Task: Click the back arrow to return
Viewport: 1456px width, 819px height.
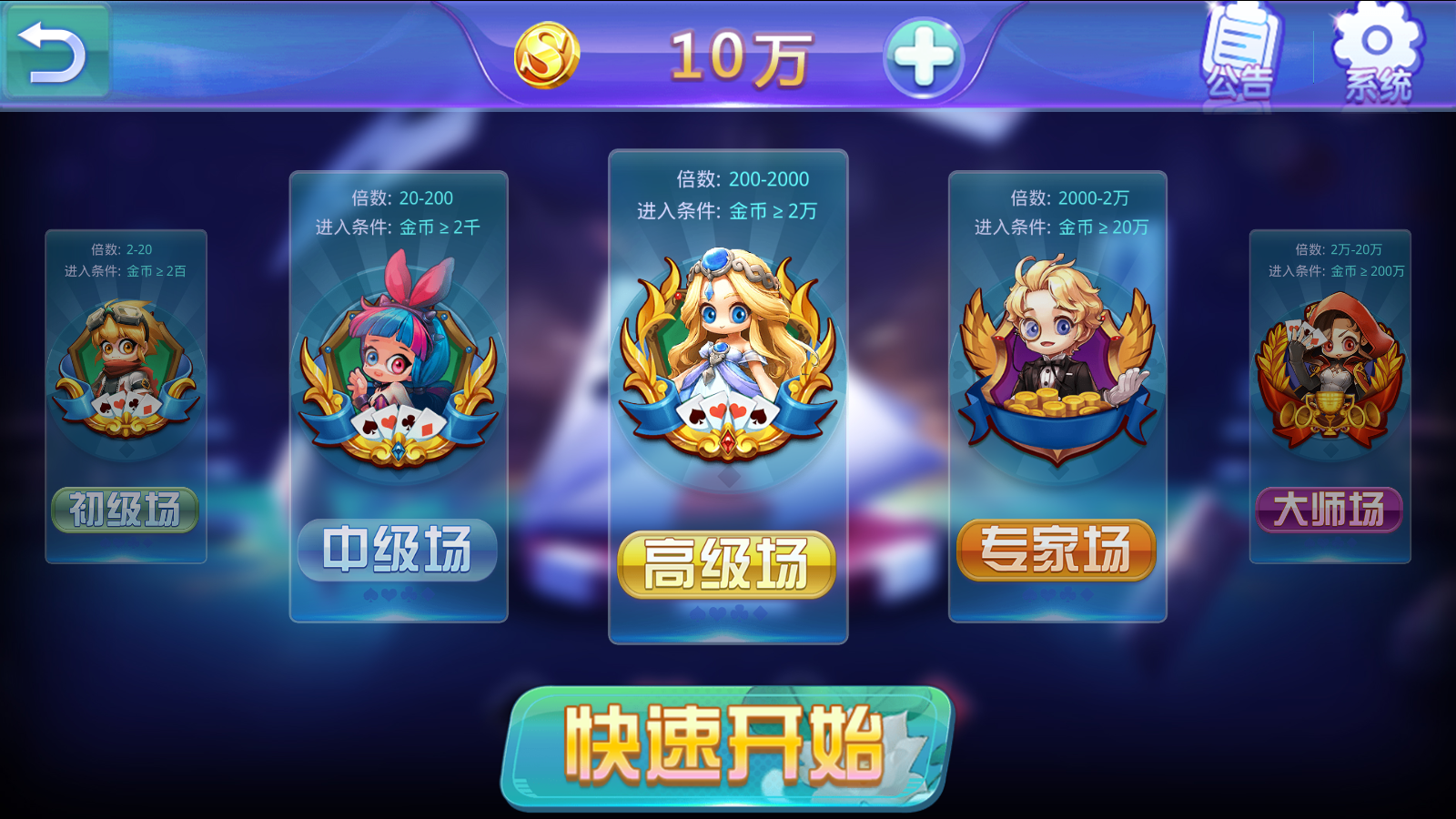Action: pos(52,50)
